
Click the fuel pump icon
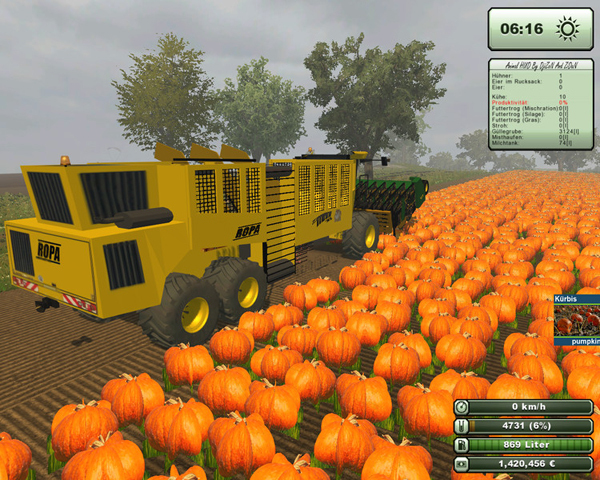click(461, 445)
